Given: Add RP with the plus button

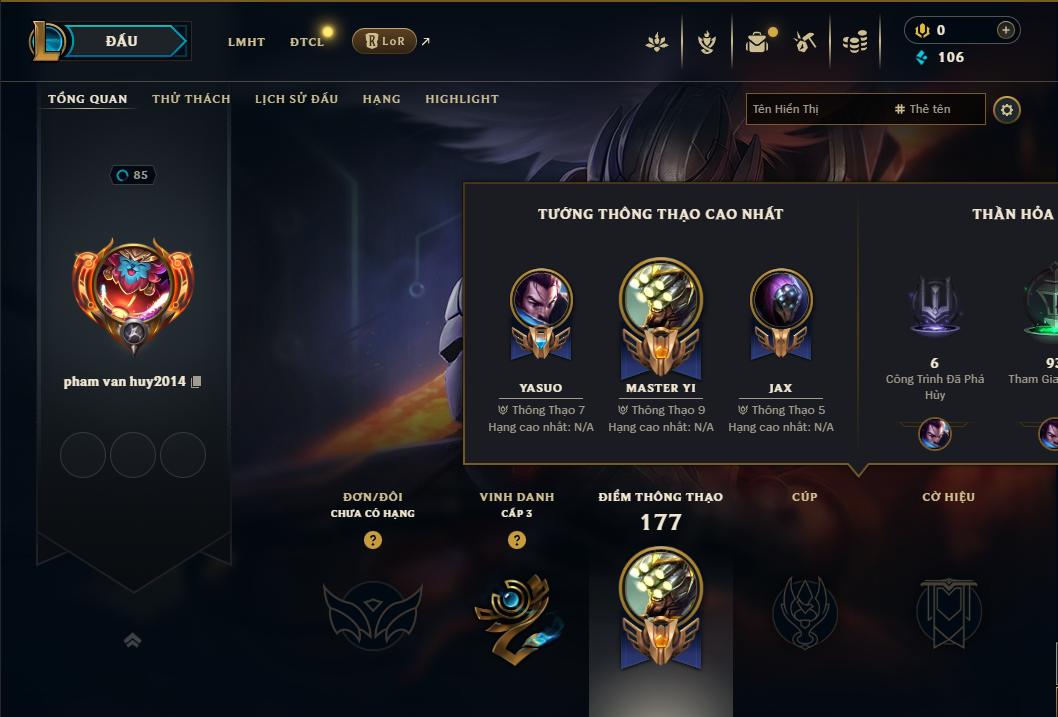Looking at the screenshot, I should [1005, 30].
